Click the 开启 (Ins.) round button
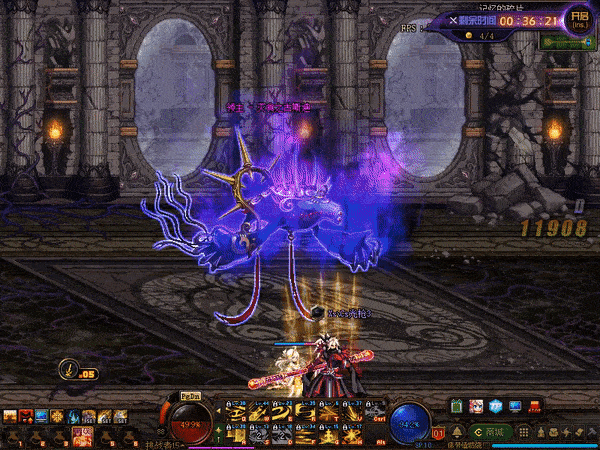The width and height of the screenshot is (600, 450). (579, 18)
